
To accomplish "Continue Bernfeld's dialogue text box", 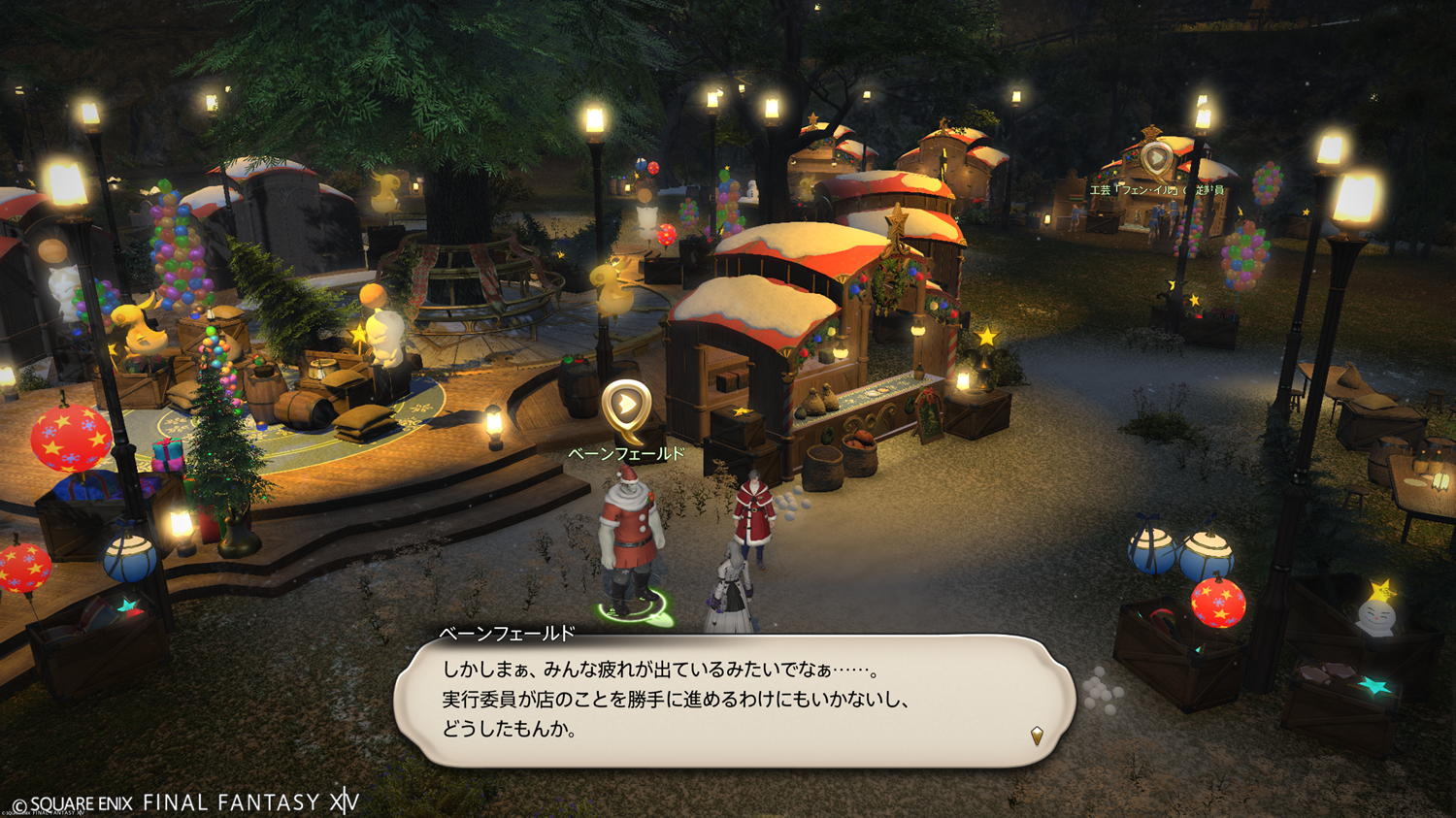I will (x=734, y=701).
